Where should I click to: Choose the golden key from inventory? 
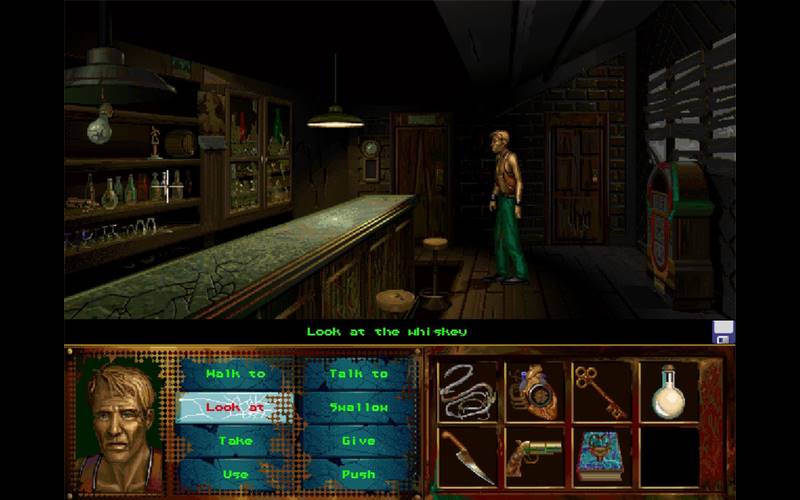[601, 390]
